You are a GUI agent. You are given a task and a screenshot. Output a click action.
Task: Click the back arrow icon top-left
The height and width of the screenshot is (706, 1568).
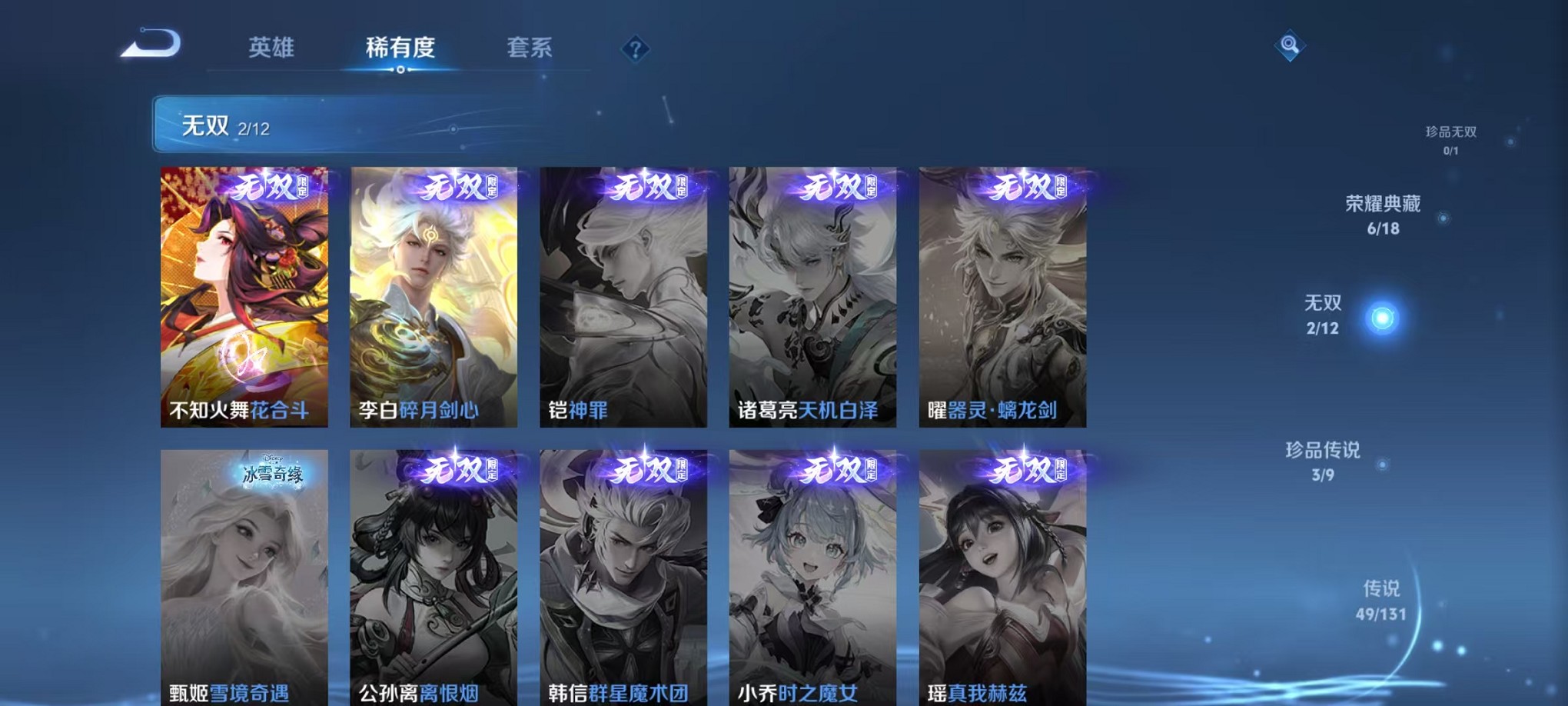(x=151, y=45)
